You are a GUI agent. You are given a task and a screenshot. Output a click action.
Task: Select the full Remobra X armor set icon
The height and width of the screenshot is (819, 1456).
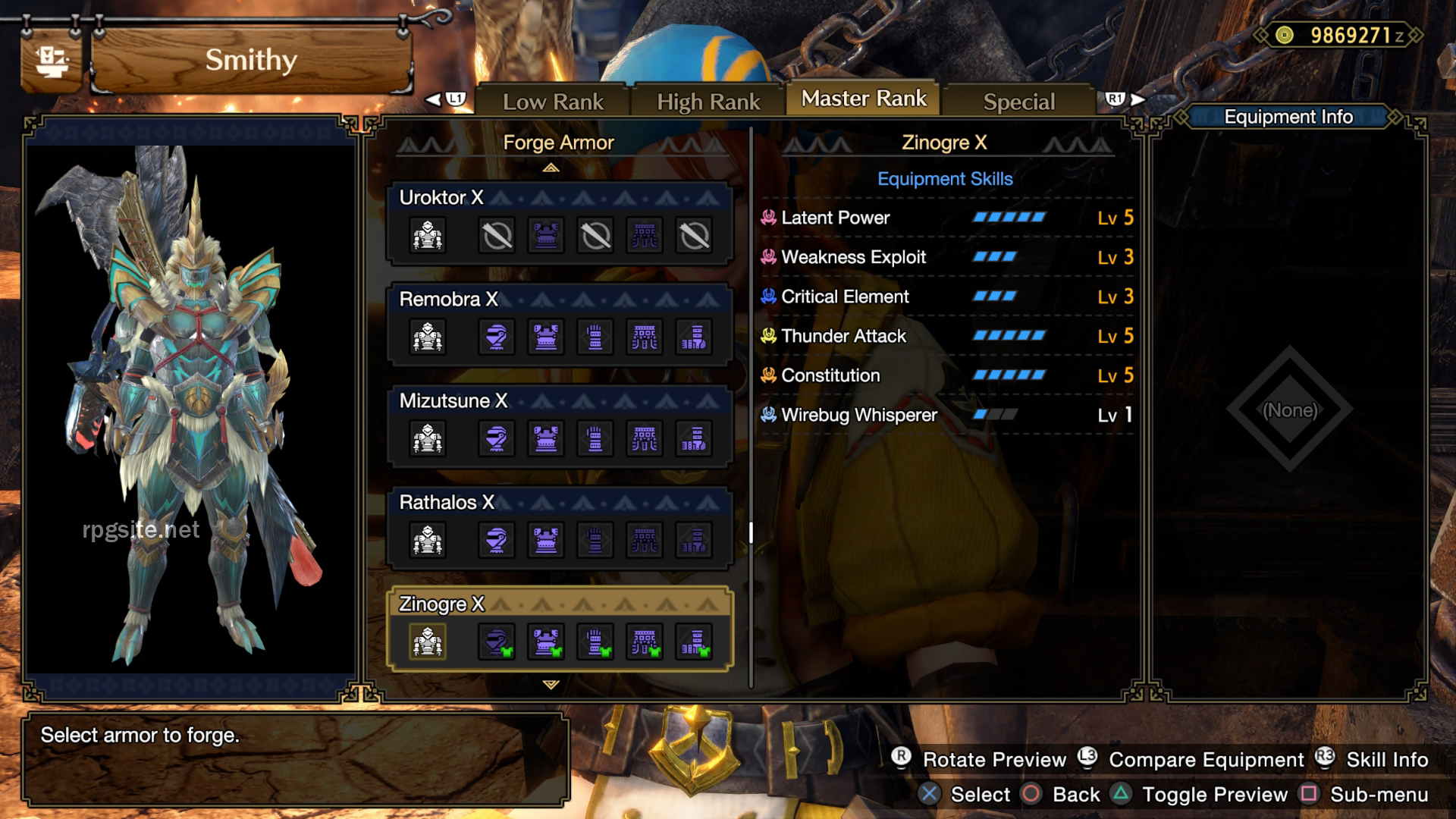pos(428,337)
